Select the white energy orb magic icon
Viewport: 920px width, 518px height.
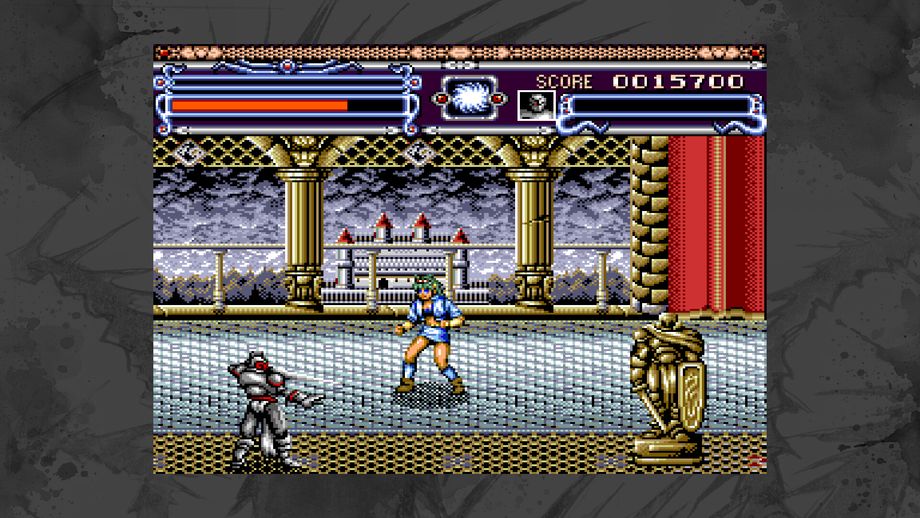[x=469, y=100]
